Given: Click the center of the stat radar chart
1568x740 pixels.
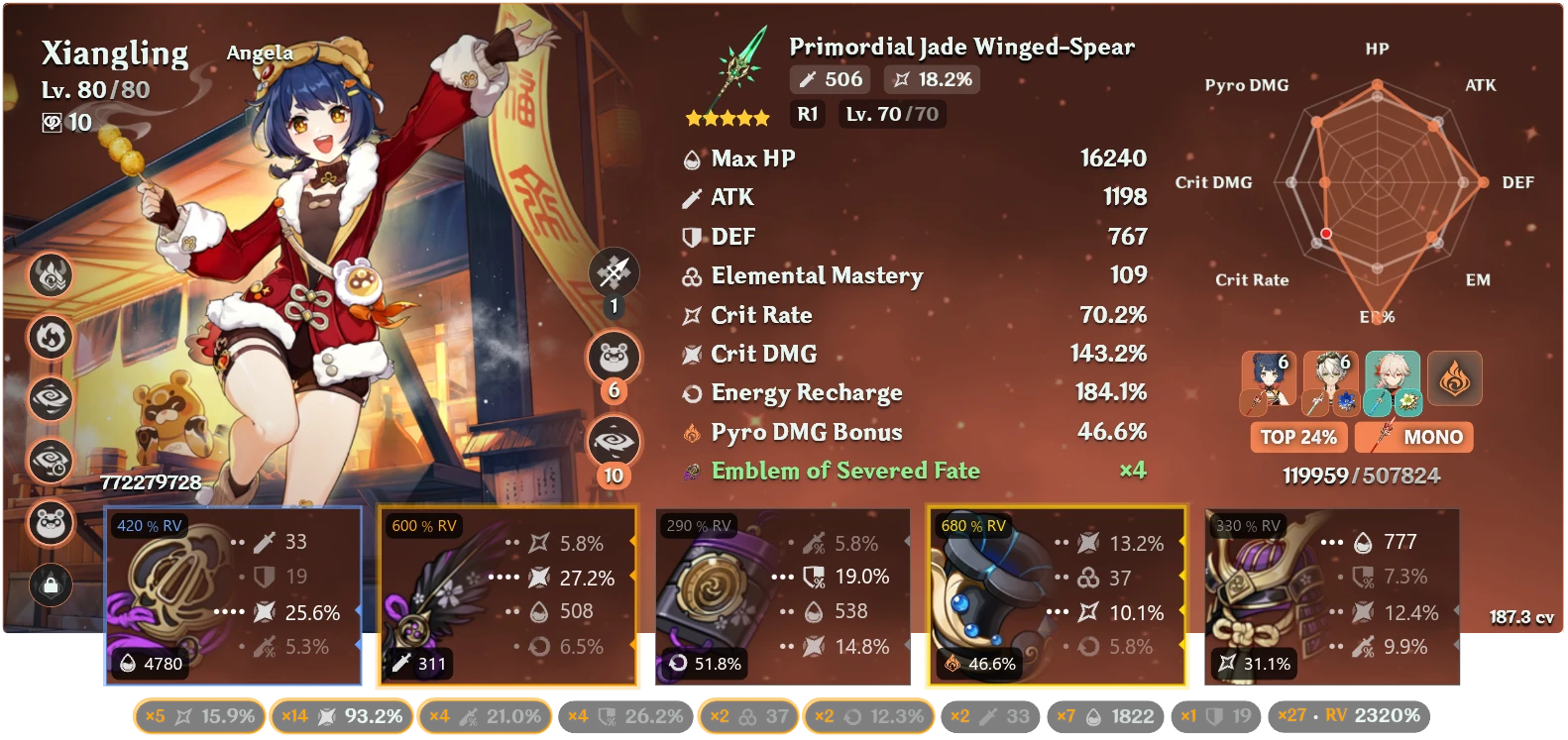Looking at the screenshot, I should 1376,182.
